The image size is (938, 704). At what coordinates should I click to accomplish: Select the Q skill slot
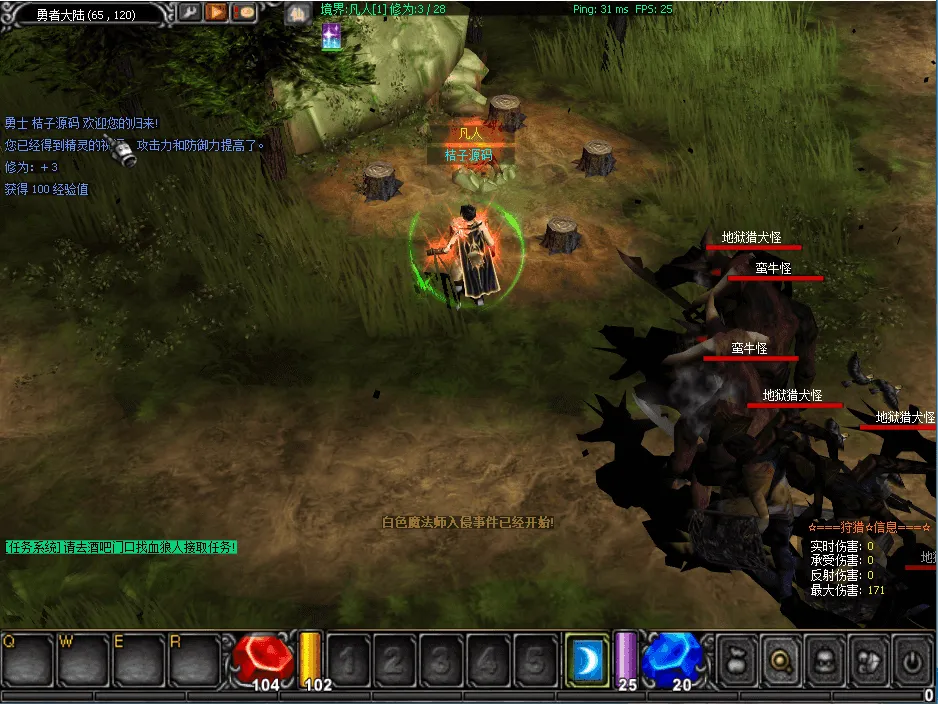[27, 660]
